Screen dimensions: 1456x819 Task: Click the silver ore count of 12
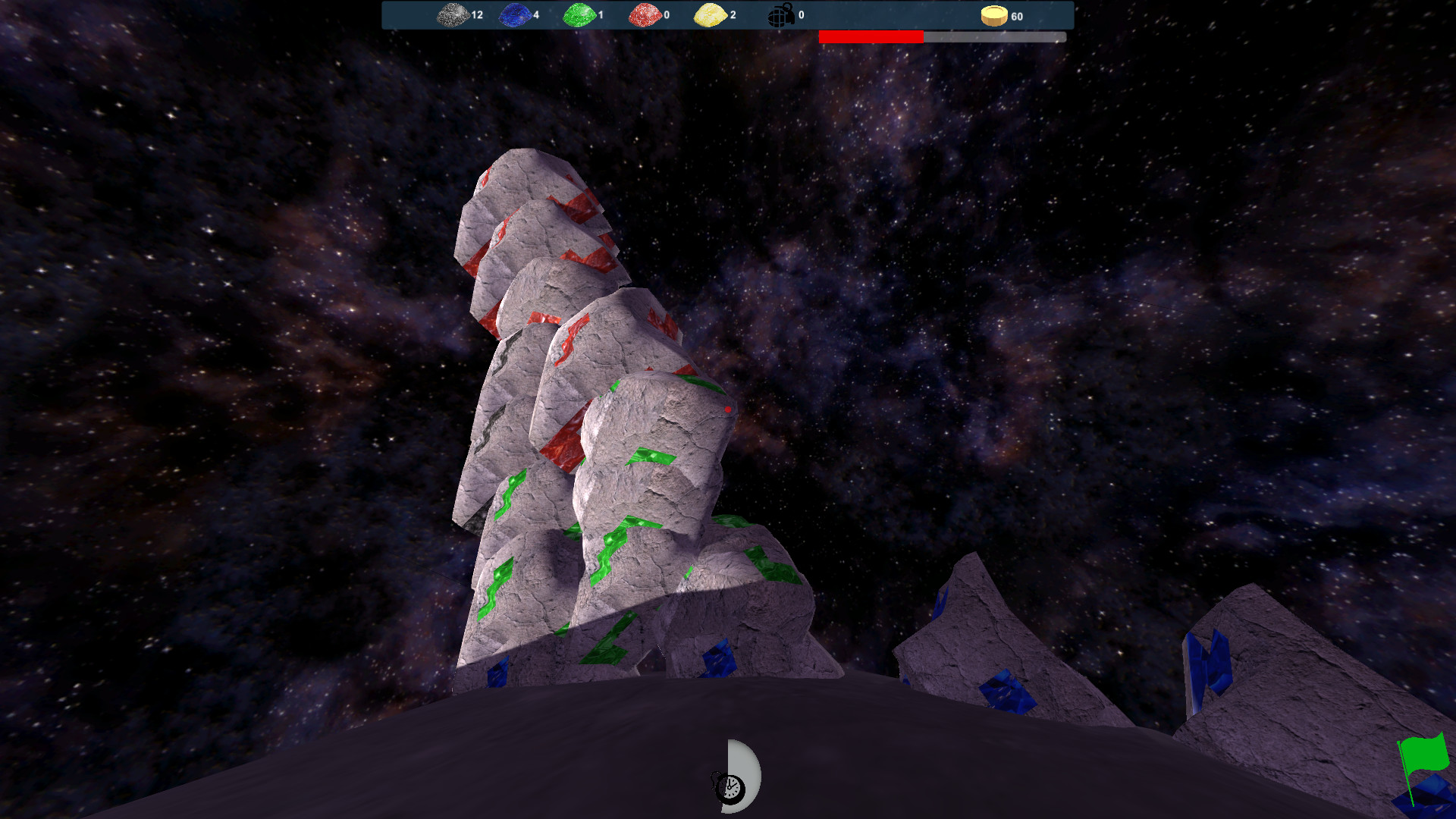[475, 15]
